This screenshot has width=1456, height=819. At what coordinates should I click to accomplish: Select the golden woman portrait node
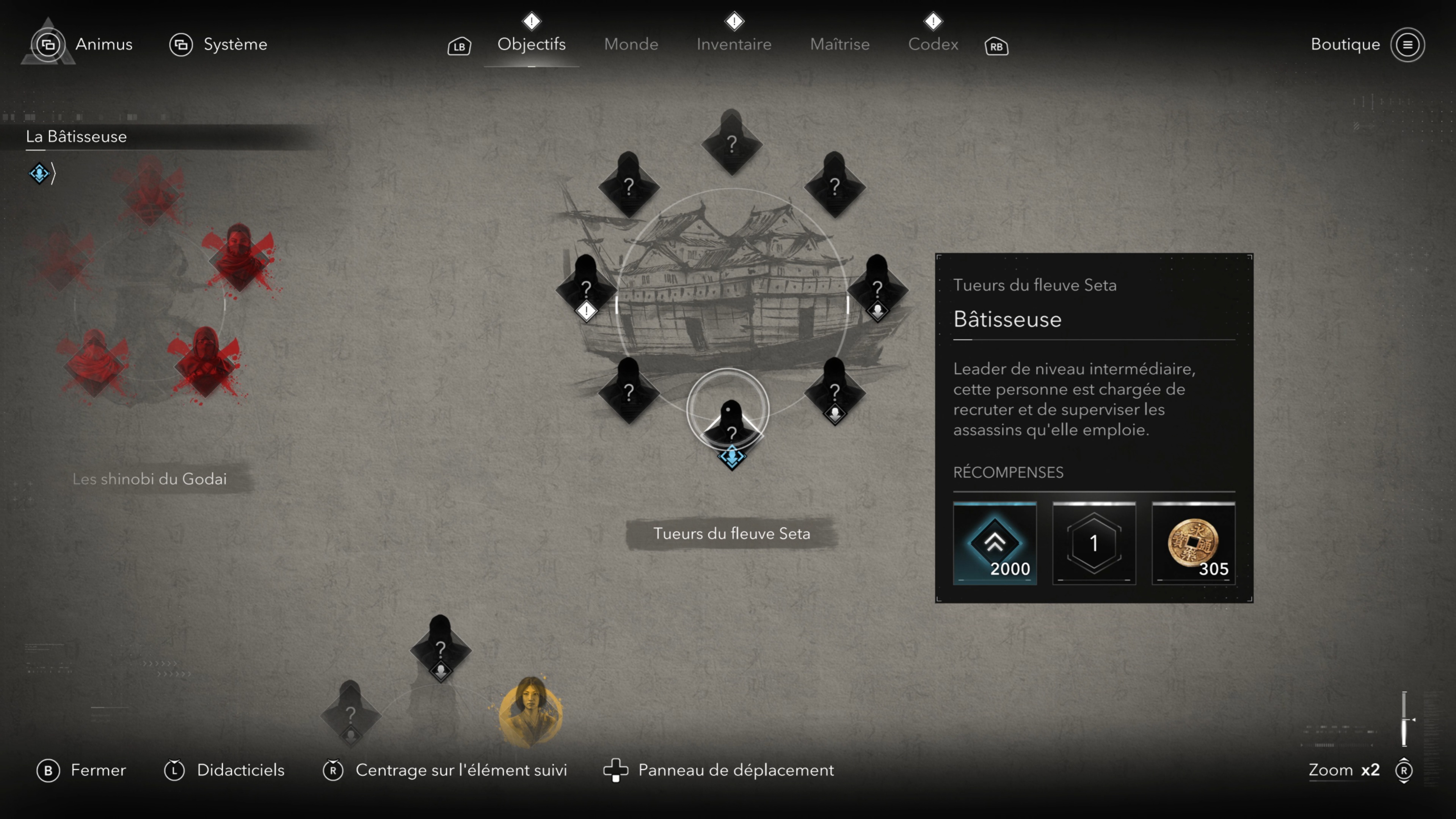(530, 710)
